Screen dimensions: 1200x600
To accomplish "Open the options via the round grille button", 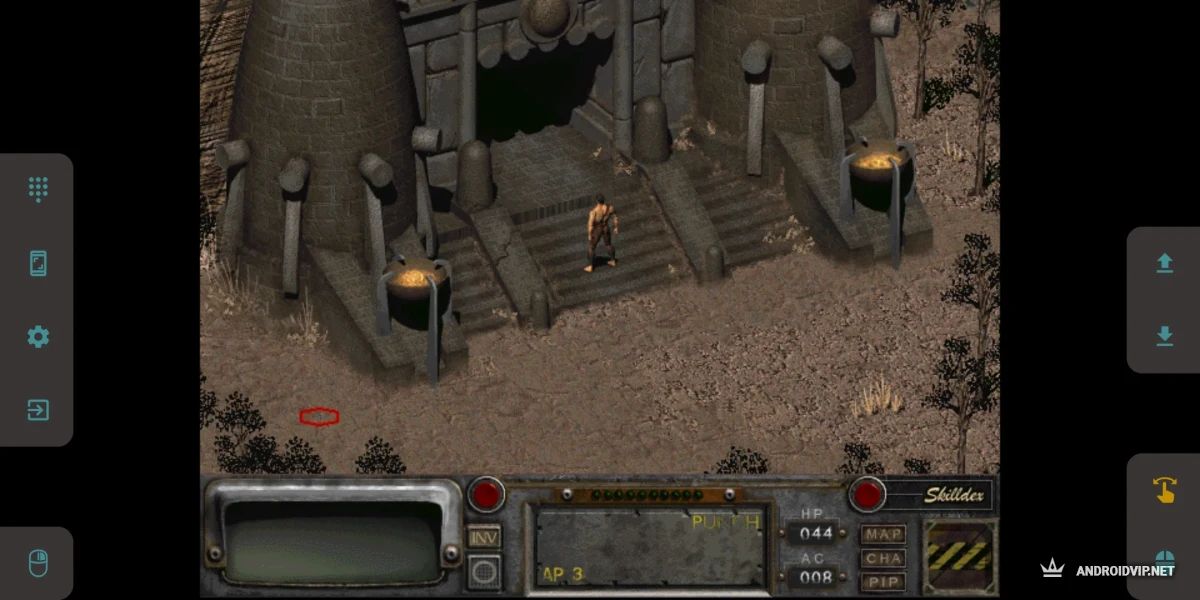I will point(484,571).
